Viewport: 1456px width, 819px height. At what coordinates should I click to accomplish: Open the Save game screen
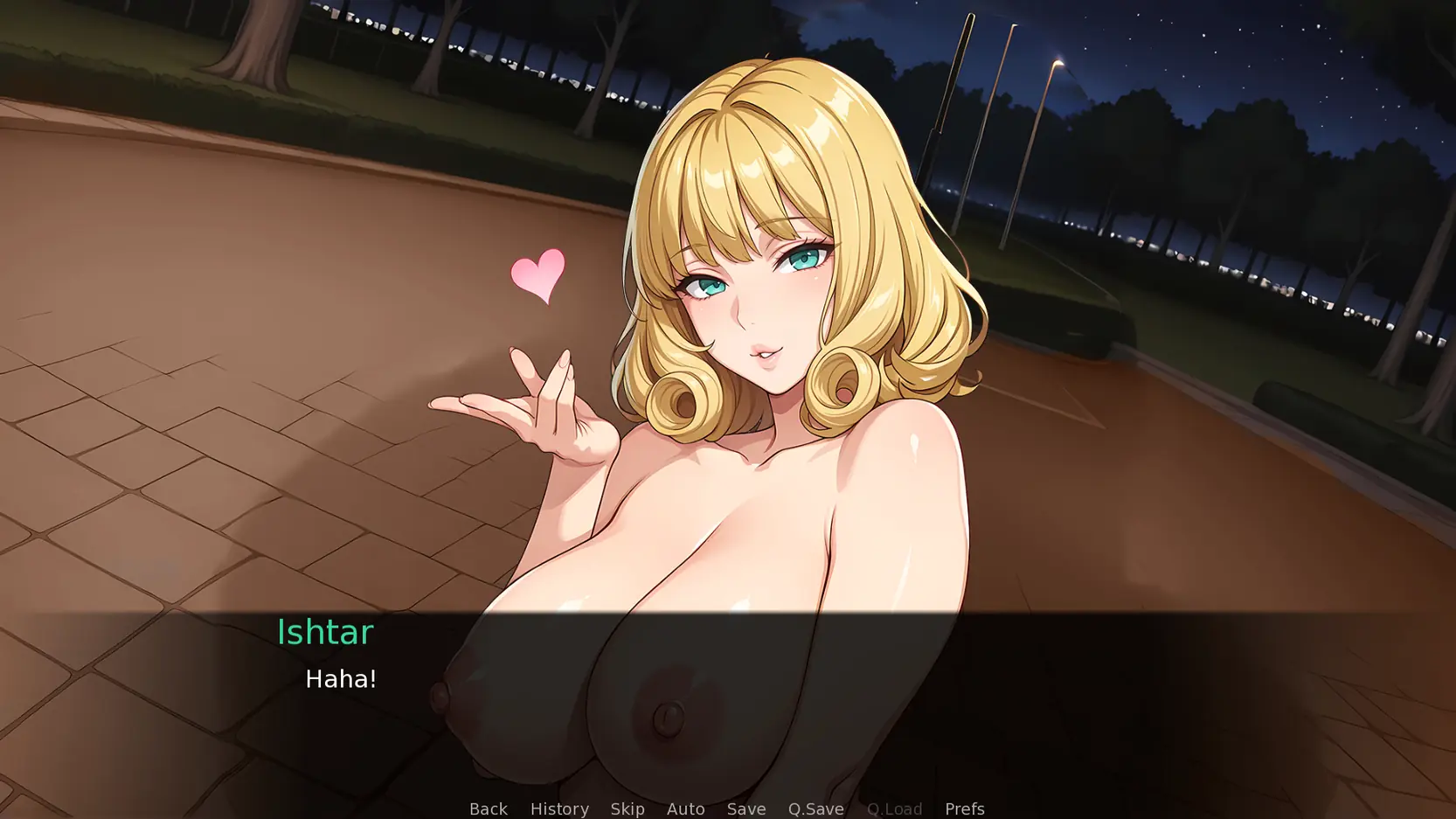(x=746, y=809)
